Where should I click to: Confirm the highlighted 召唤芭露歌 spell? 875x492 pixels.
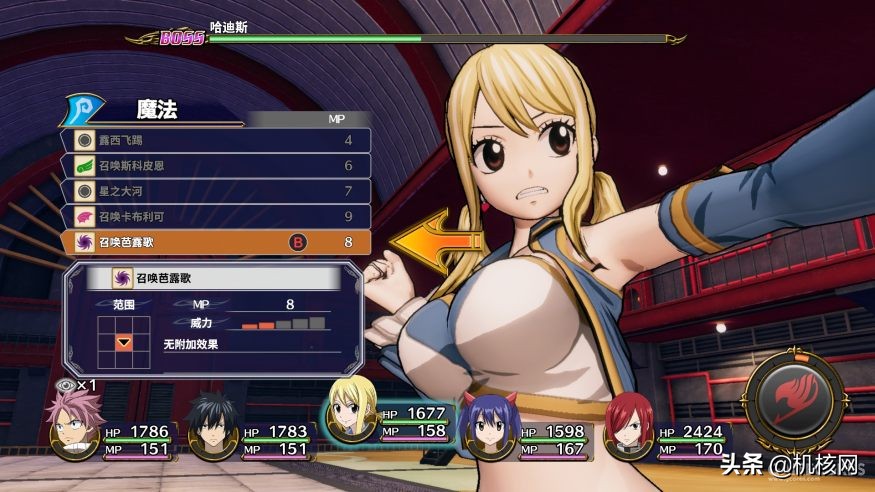pyautogui.click(x=215, y=241)
